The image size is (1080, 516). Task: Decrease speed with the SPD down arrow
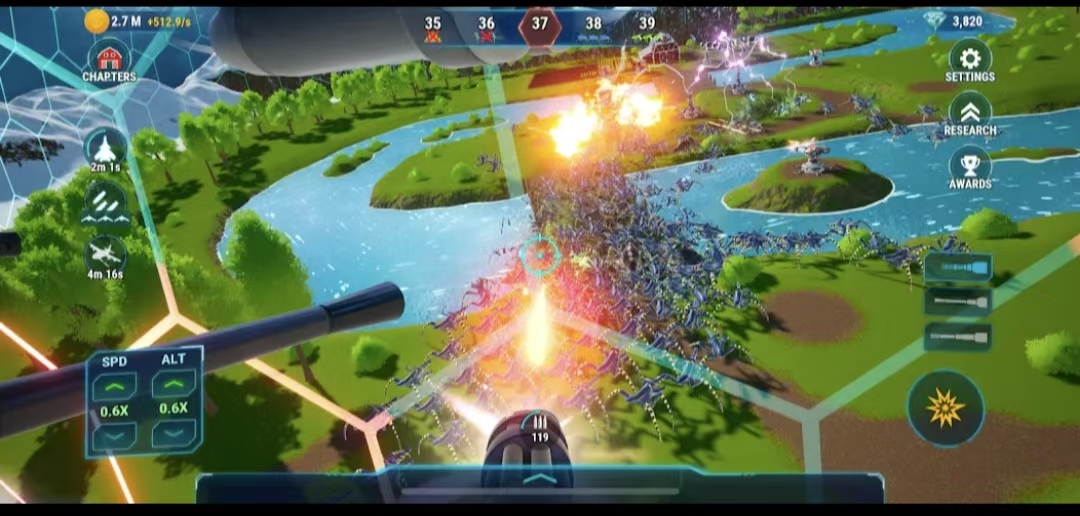point(114,435)
